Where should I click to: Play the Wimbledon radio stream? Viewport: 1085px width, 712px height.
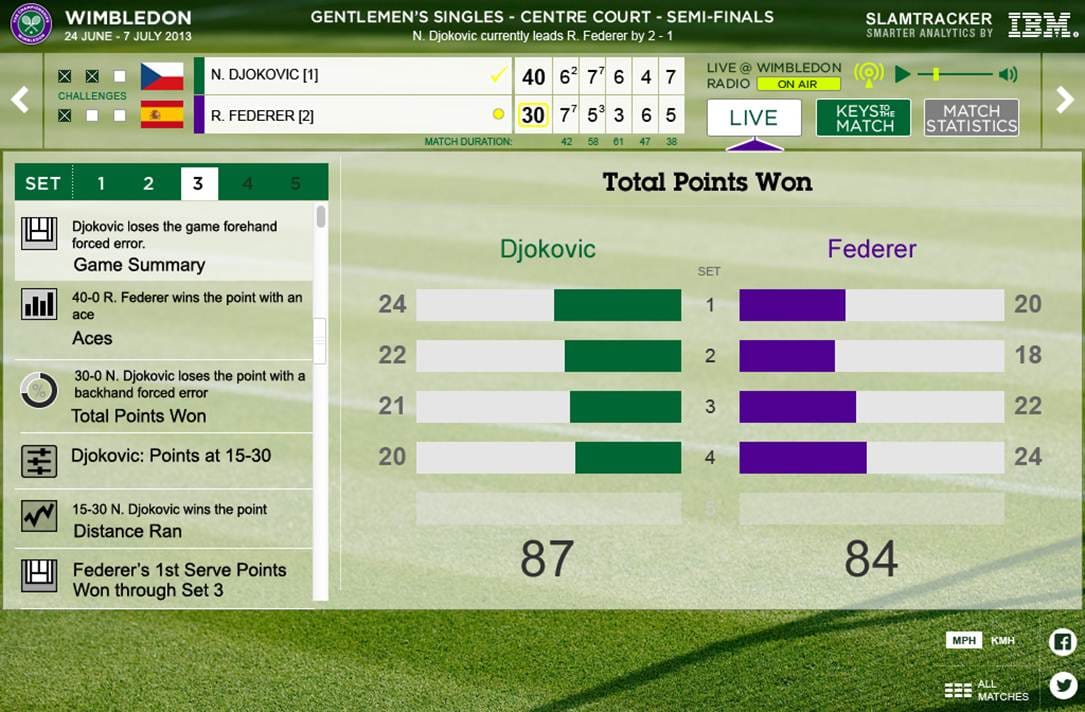pyautogui.click(x=903, y=74)
